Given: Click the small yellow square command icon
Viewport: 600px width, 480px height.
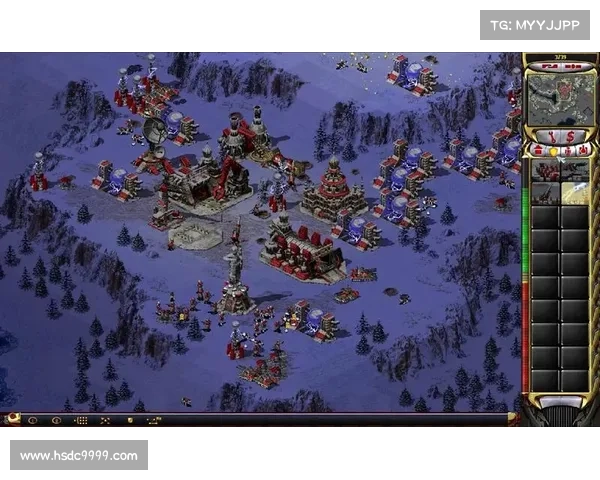Looking at the screenshot, I should pos(130,420).
